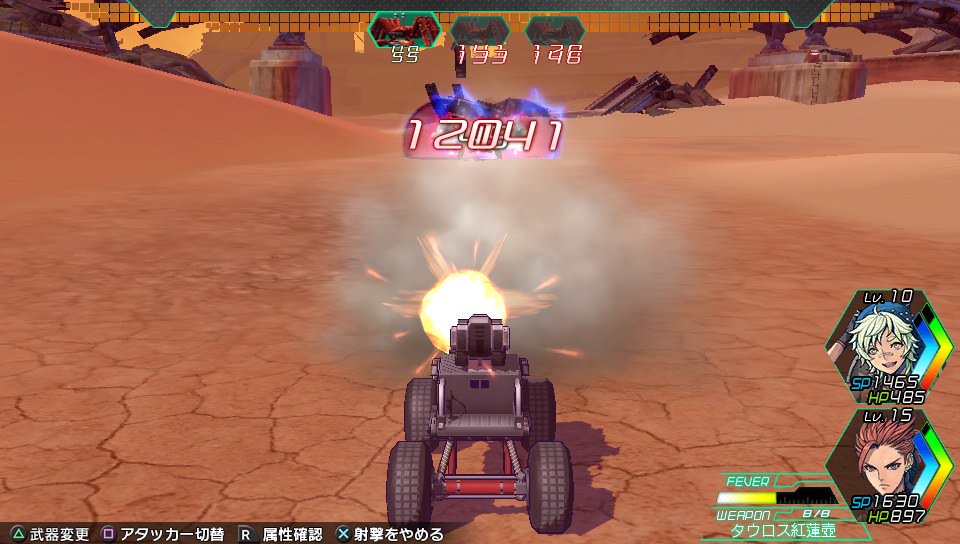This screenshot has height=544, width=960.
Task: Choose the enemy turn icon marked 133
Action: point(479,31)
